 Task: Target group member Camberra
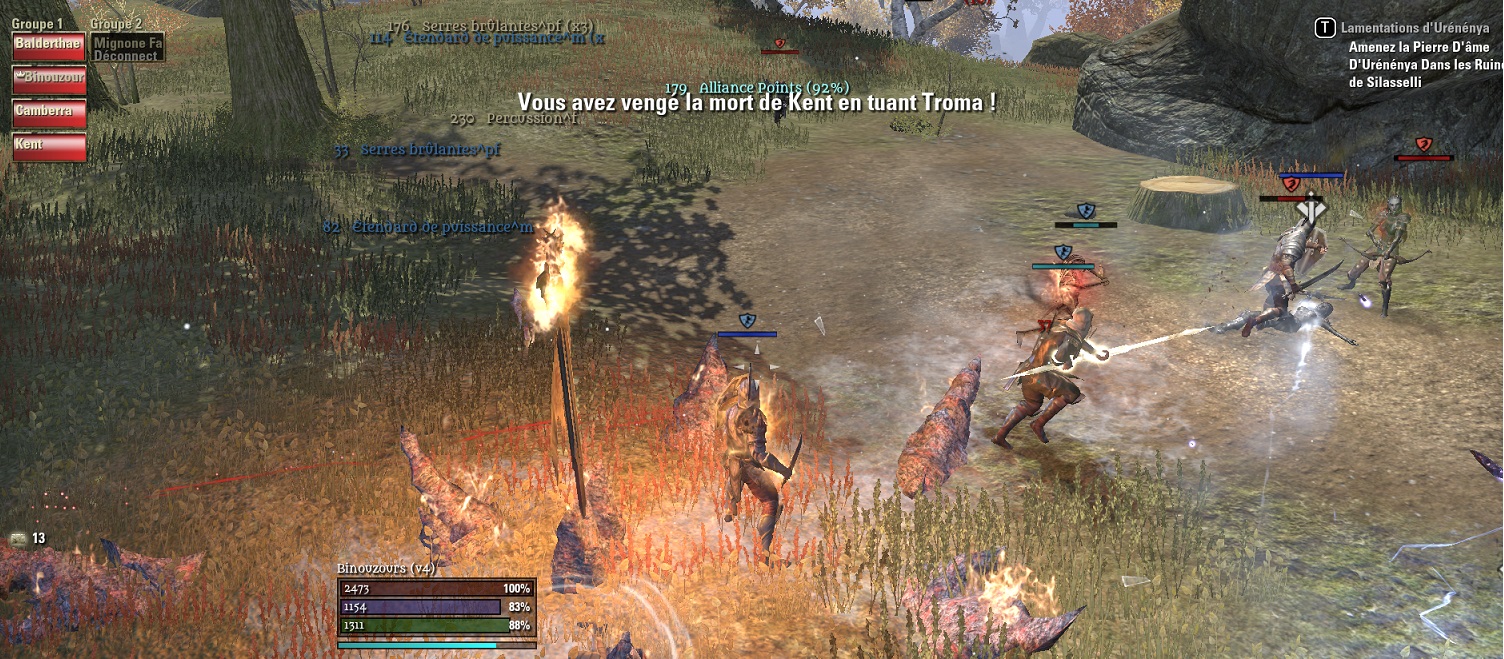pyautogui.click(x=49, y=112)
